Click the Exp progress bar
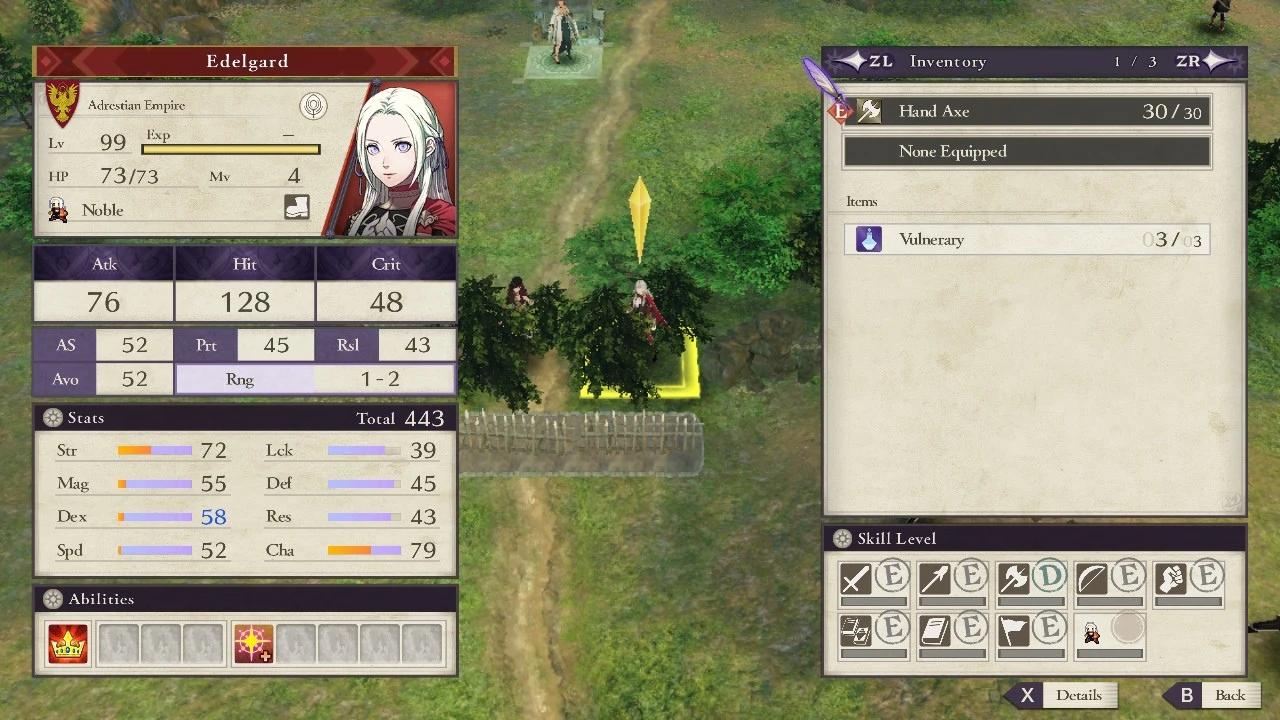The height and width of the screenshot is (720, 1280). 231,148
